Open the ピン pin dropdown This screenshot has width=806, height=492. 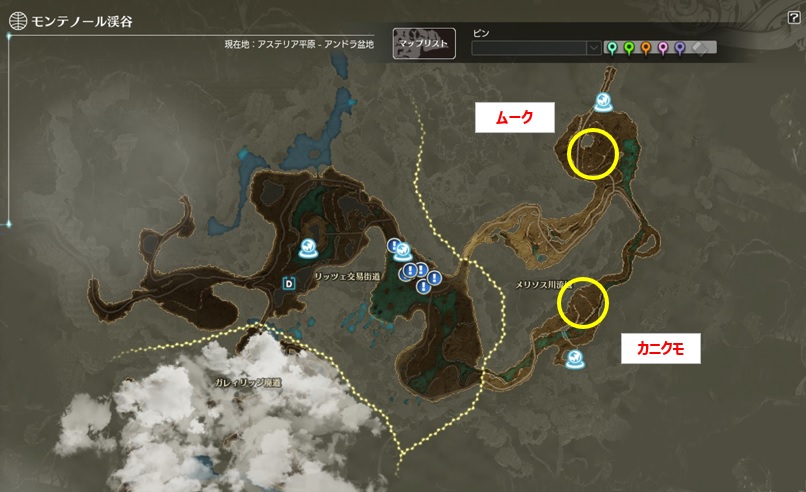click(x=593, y=47)
